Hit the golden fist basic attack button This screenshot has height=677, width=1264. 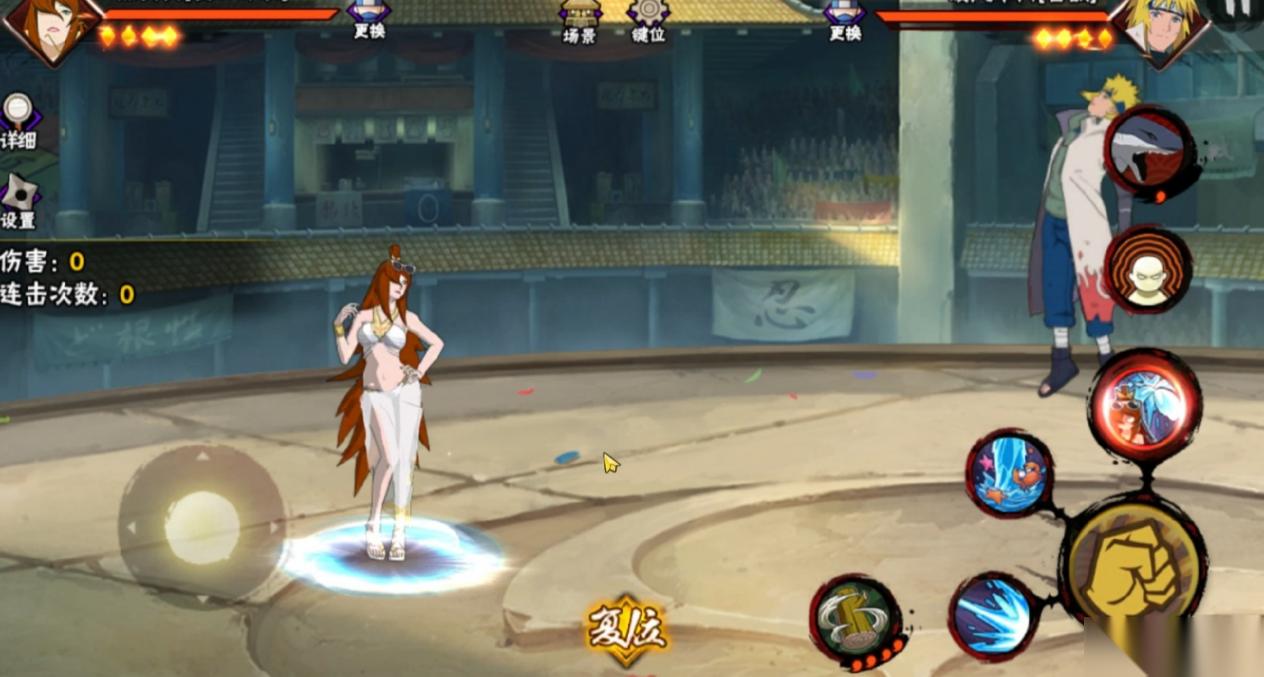[x=1133, y=562]
